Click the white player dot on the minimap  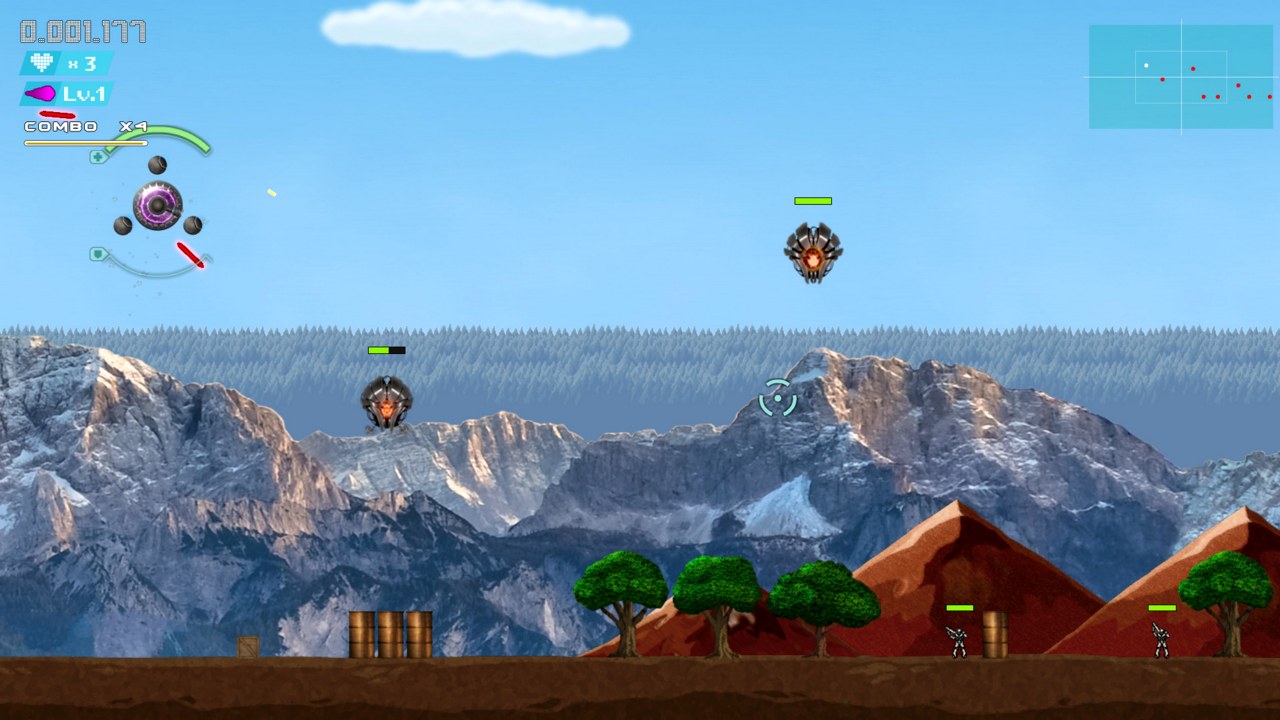[x=1147, y=65]
